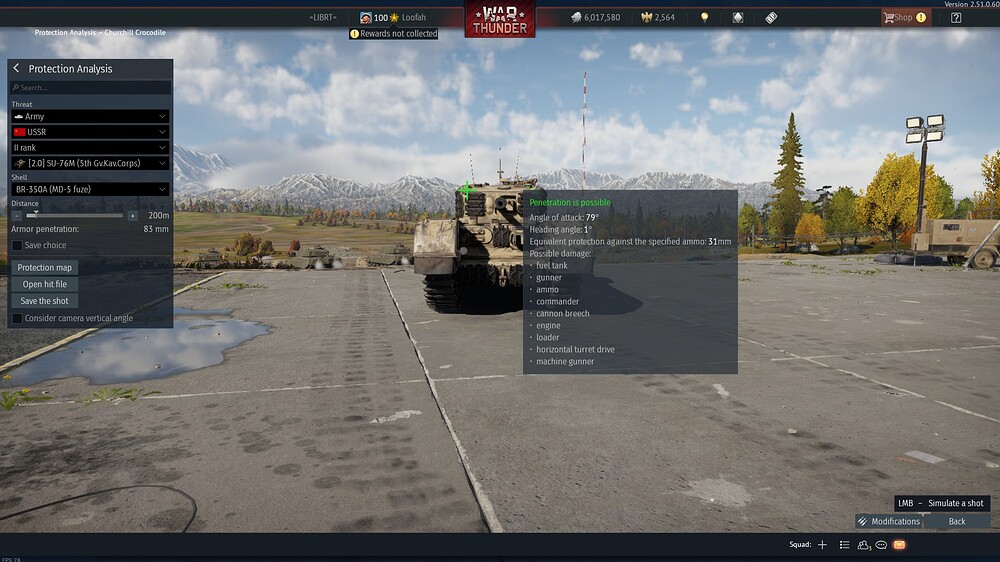Enable Consider camera vertical angle
The image size is (1000, 562).
[x=17, y=318]
